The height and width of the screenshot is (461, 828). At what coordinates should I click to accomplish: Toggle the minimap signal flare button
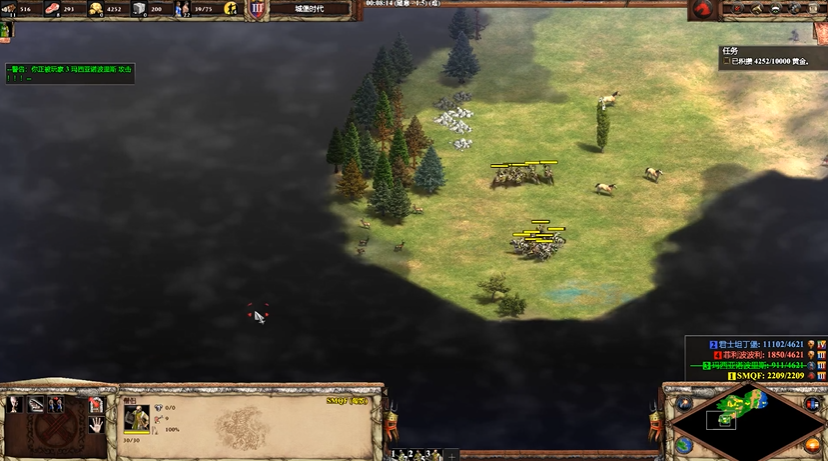click(685, 403)
